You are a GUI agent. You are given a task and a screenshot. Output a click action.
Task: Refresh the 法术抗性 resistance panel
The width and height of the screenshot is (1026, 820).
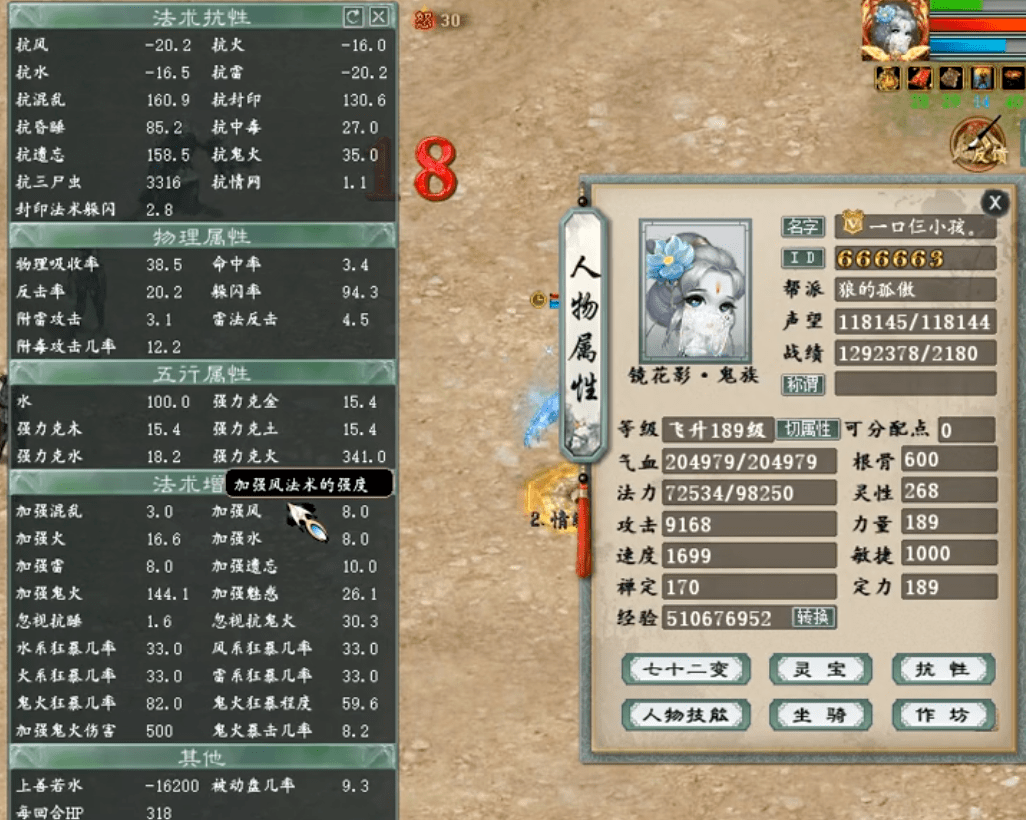click(352, 17)
